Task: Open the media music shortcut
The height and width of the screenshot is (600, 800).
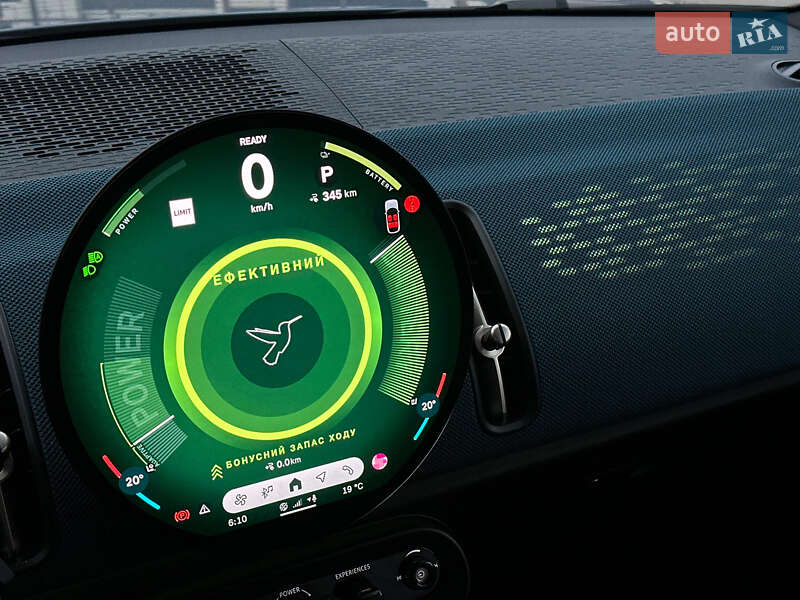Action: click(267, 491)
